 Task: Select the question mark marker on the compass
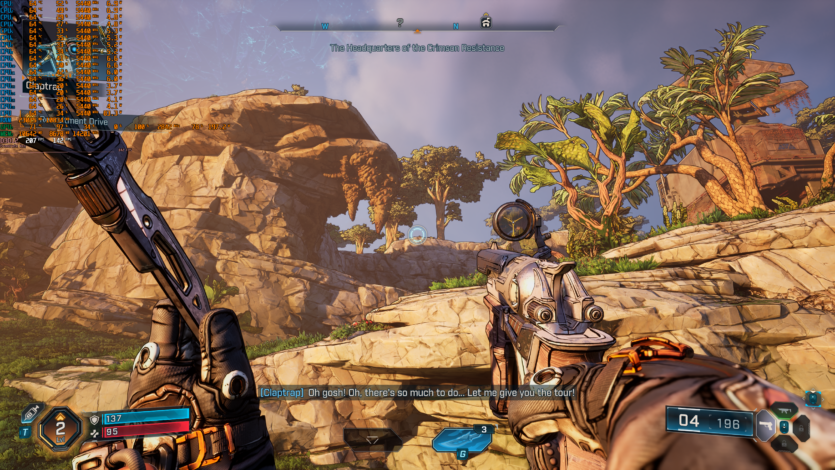[x=400, y=22]
